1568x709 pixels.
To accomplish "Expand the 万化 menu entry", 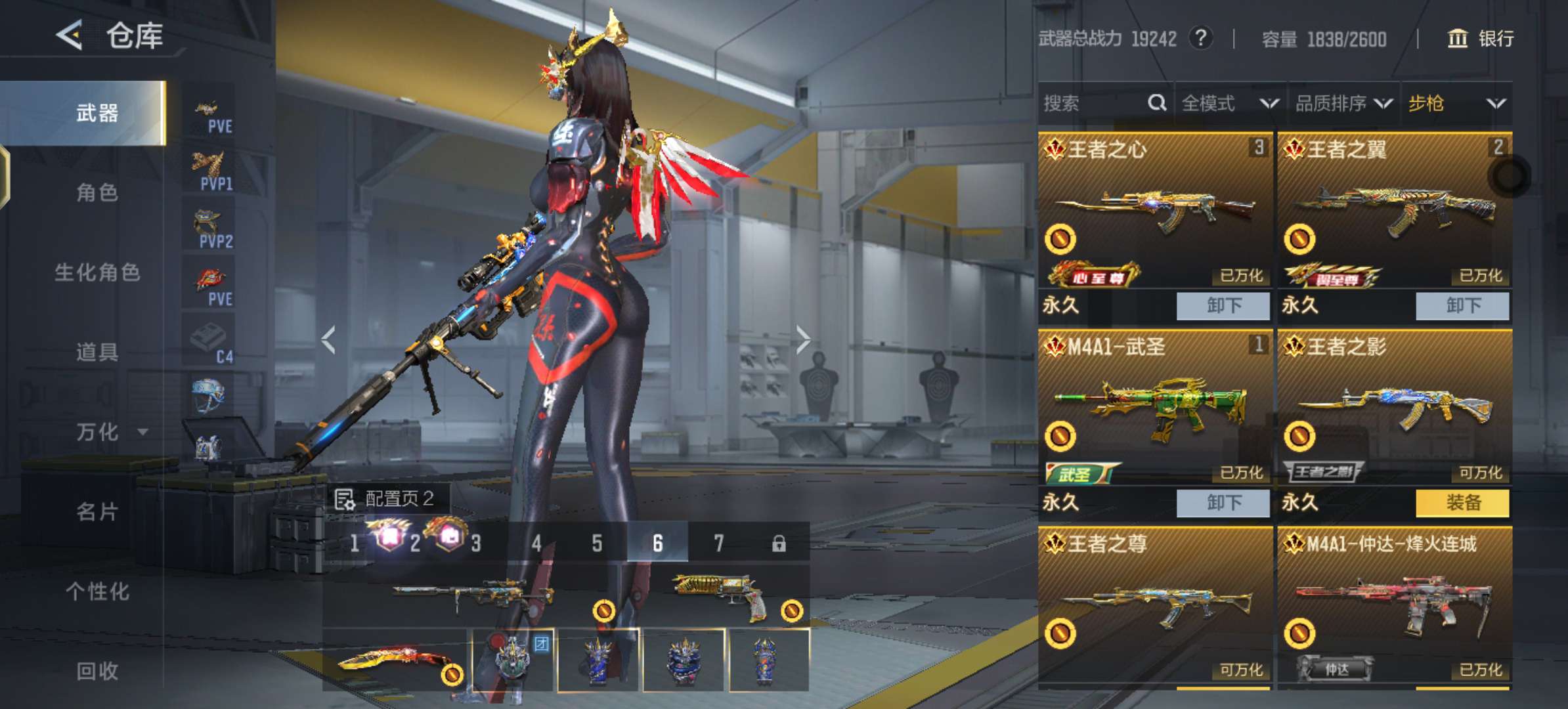I will click(x=108, y=432).
